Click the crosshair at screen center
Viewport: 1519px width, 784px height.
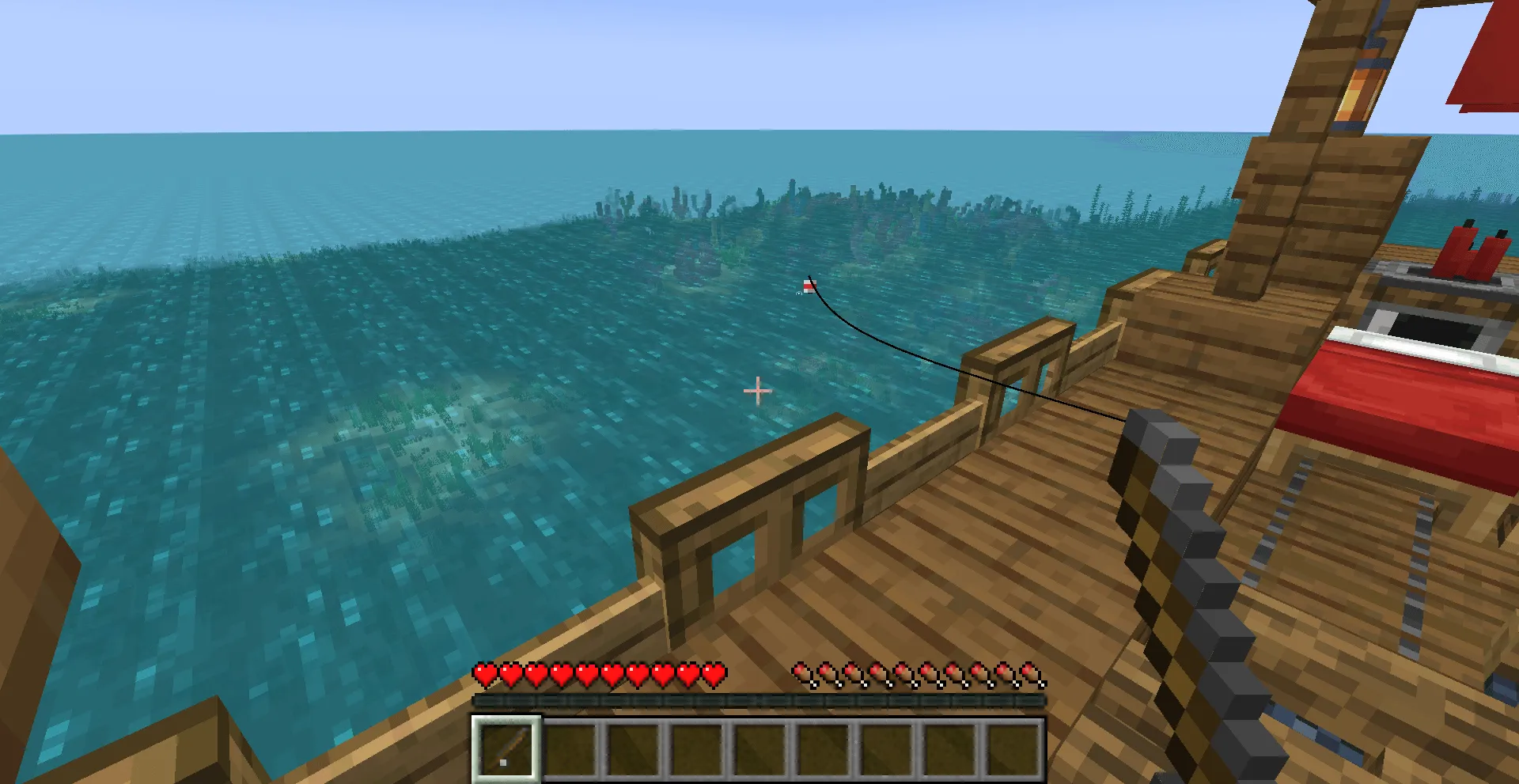(x=757, y=391)
